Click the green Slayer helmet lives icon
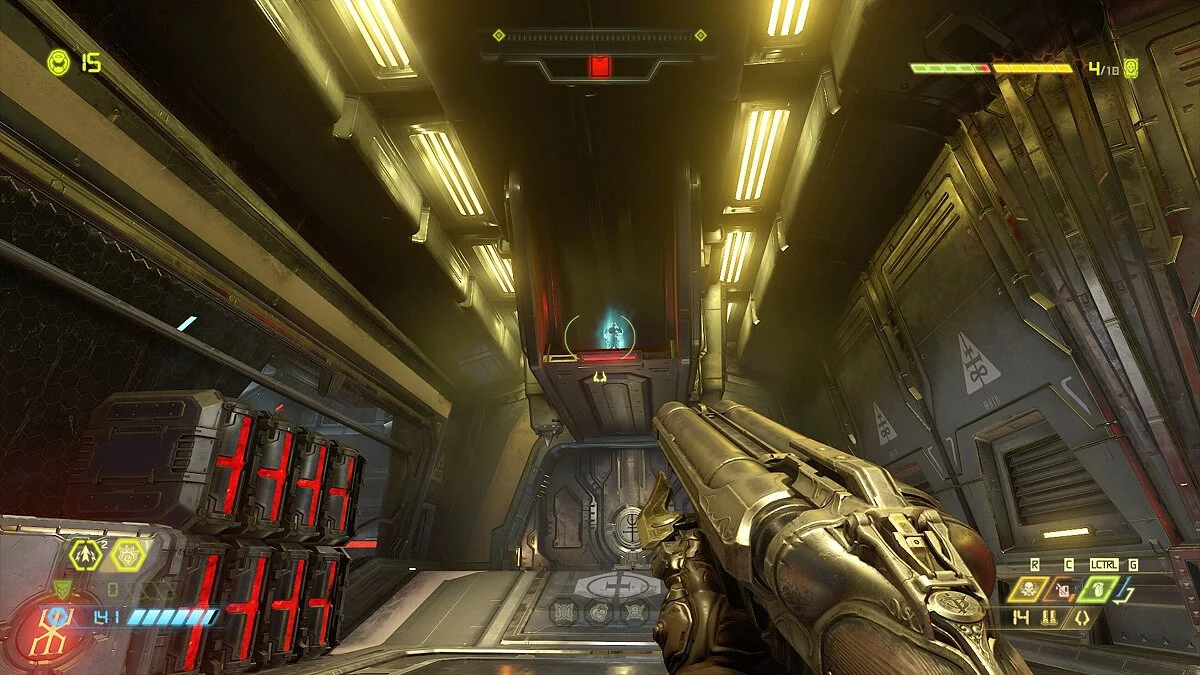Image resolution: width=1200 pixels, height=675 pixels. click(x=58, y=63)
